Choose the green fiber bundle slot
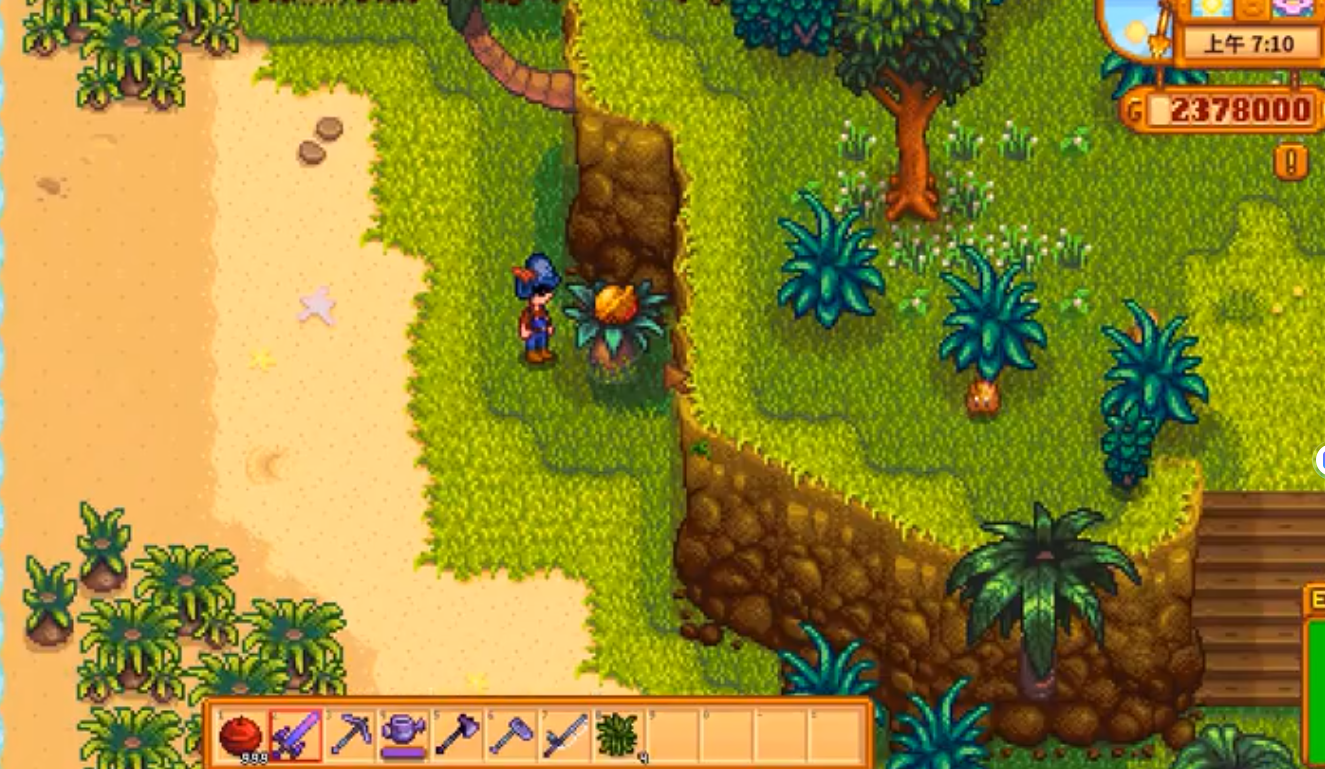Viewport: 1325px width, 769px height. [x=619, y=736]
